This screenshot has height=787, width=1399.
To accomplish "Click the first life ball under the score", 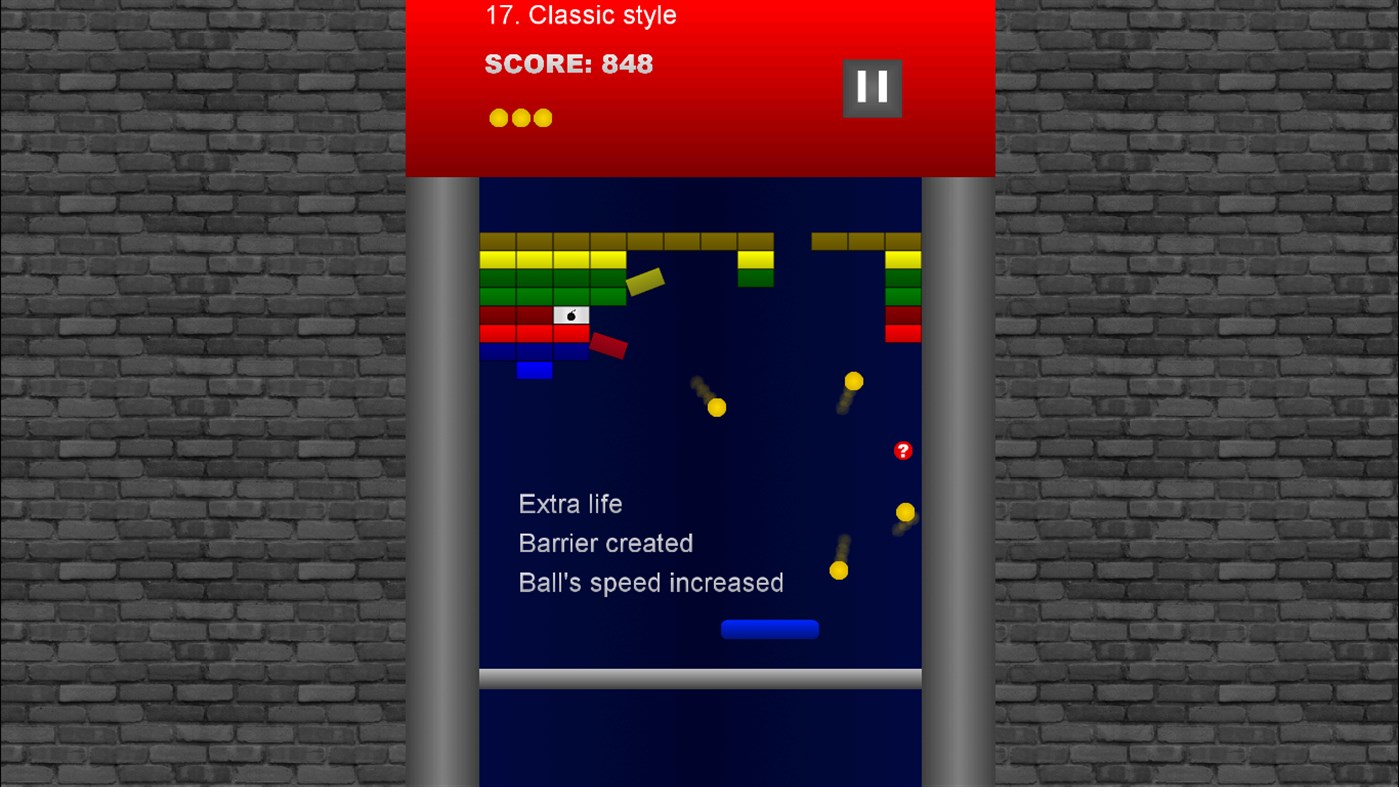I will pyautogui.click(x=497, y=117).
